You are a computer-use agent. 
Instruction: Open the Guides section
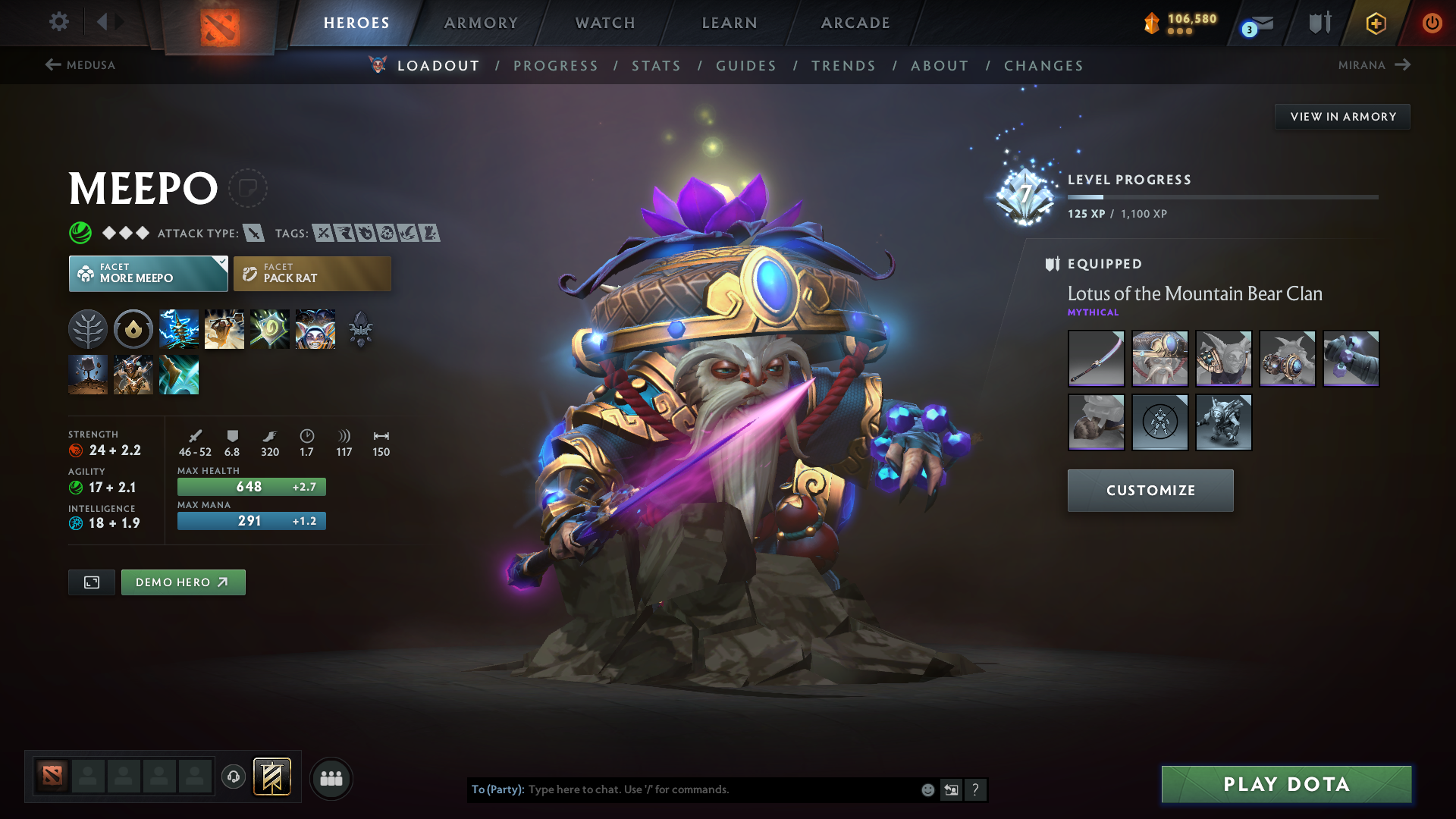(745, 66)
